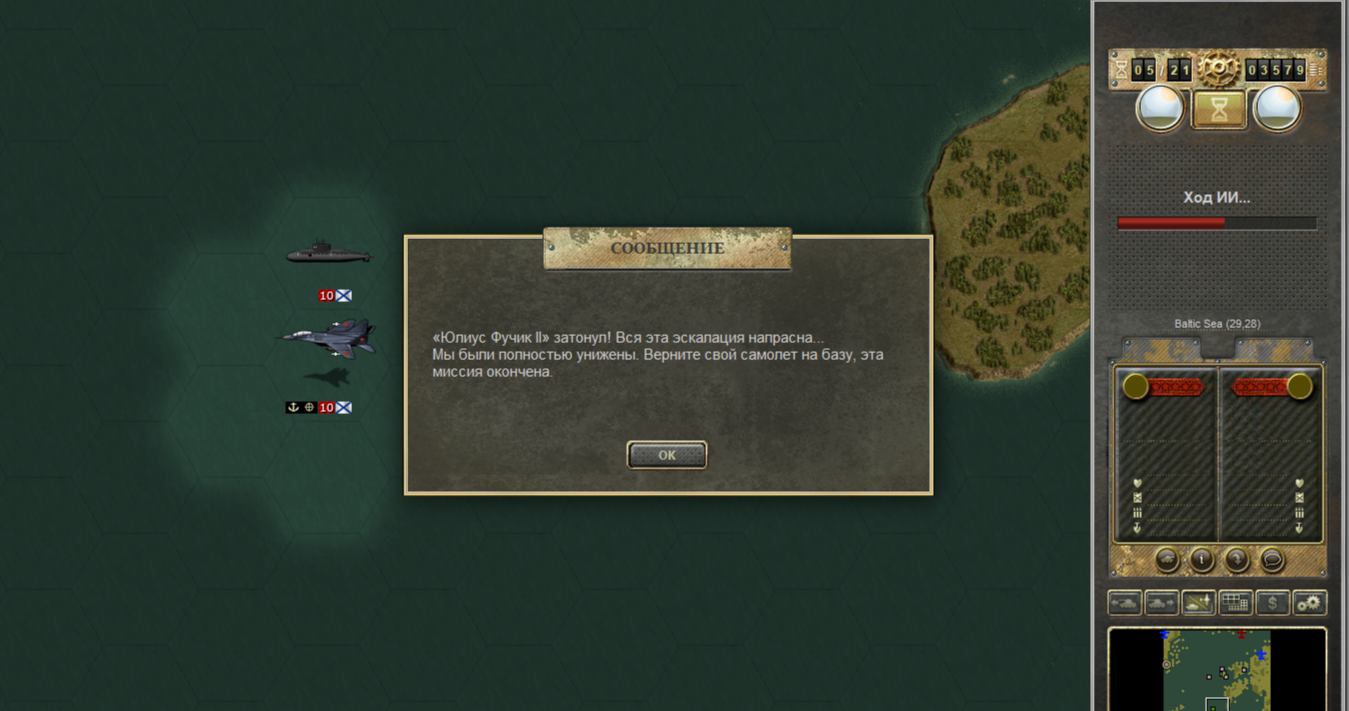Click the round tank unit button

[x=1167, y=560]
